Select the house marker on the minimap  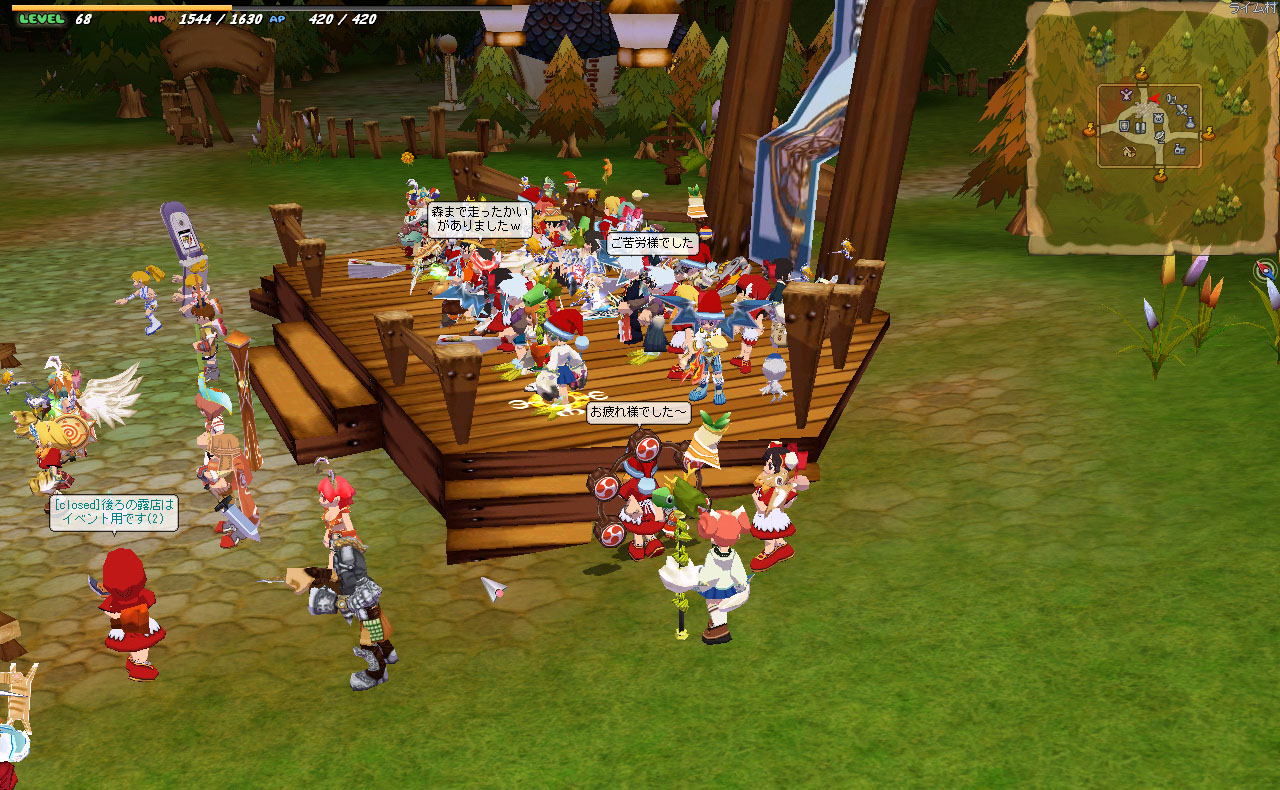click(x=1129, y=152)
